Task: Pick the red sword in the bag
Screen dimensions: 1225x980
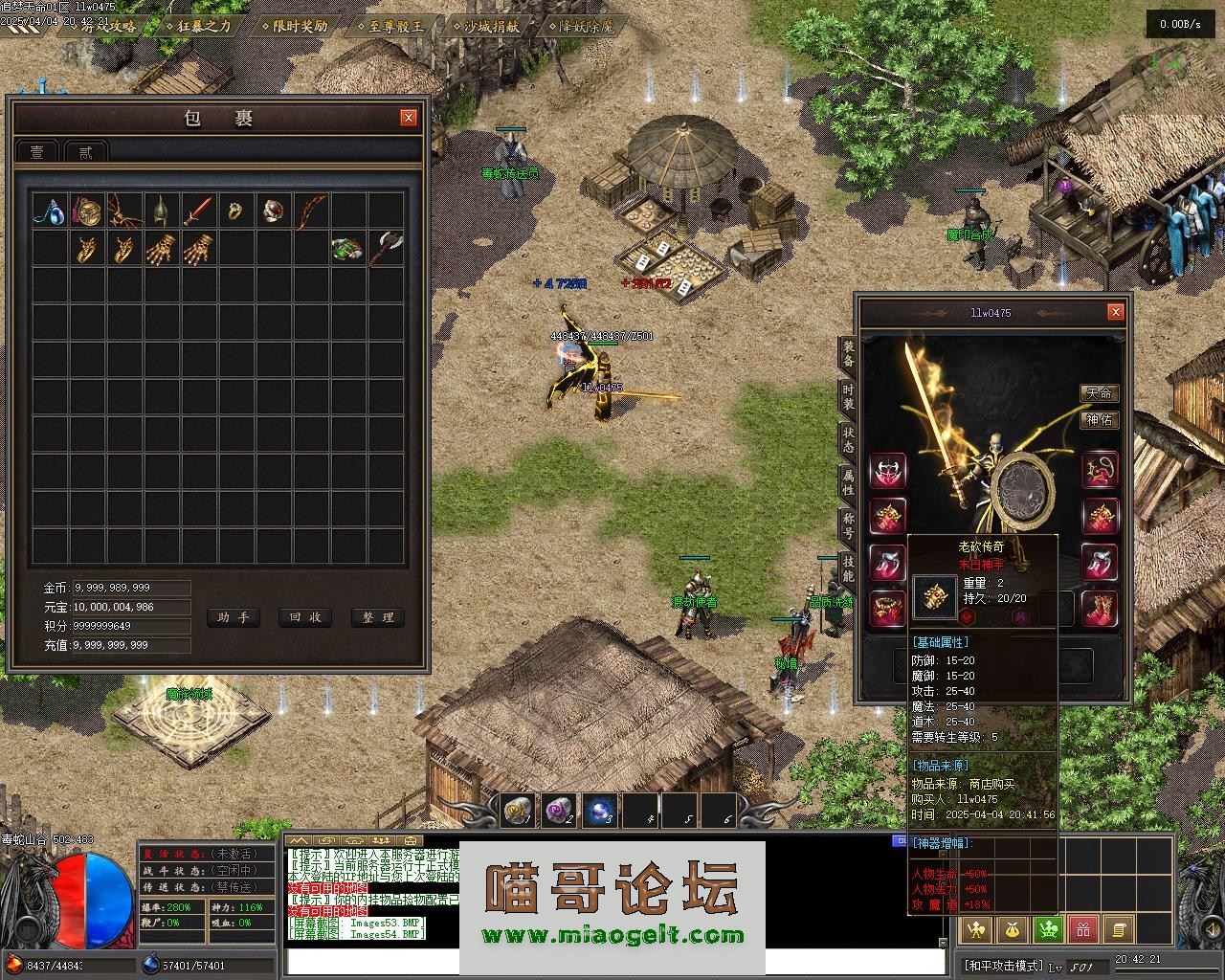Action: (198, 211)
